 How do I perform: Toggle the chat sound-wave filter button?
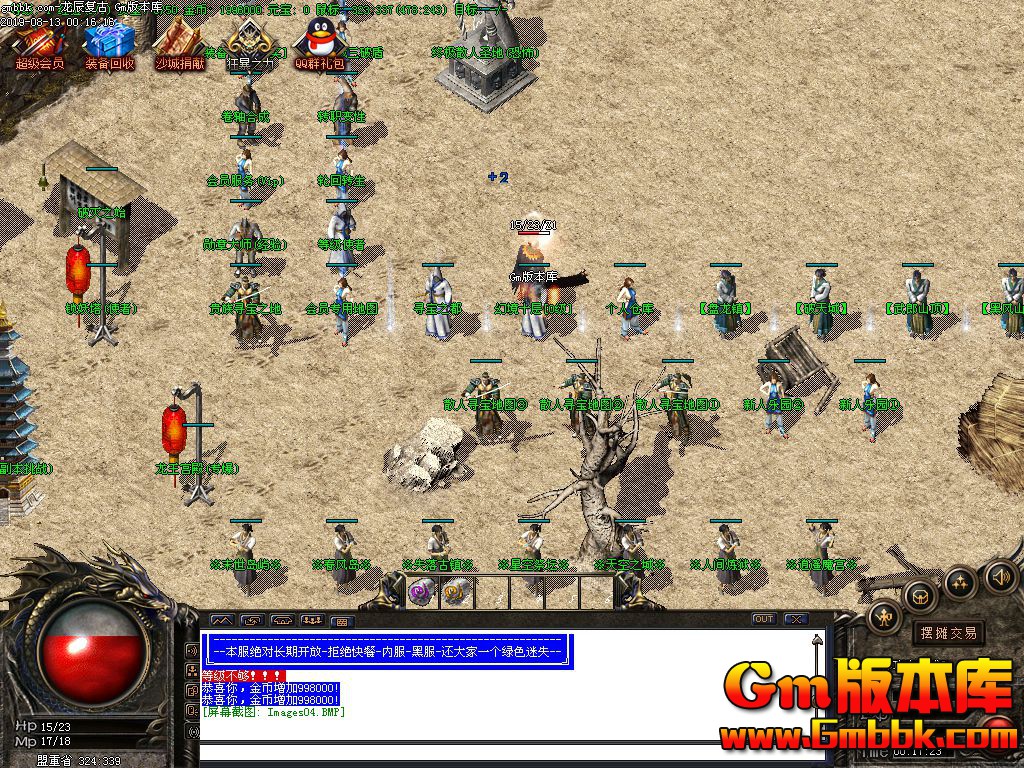coord(192,650)
